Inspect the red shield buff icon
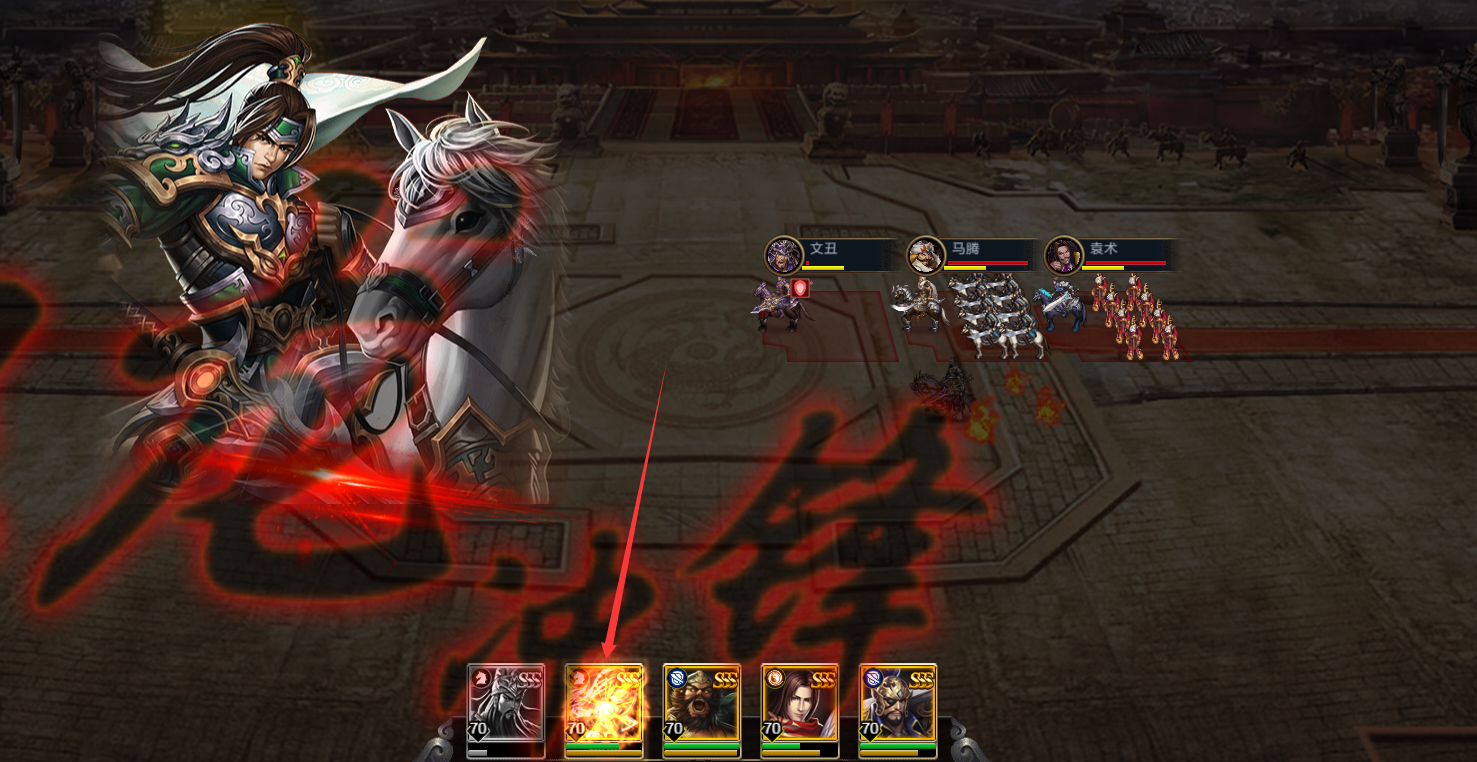The image size is (1477, 762). click(800, 289)
